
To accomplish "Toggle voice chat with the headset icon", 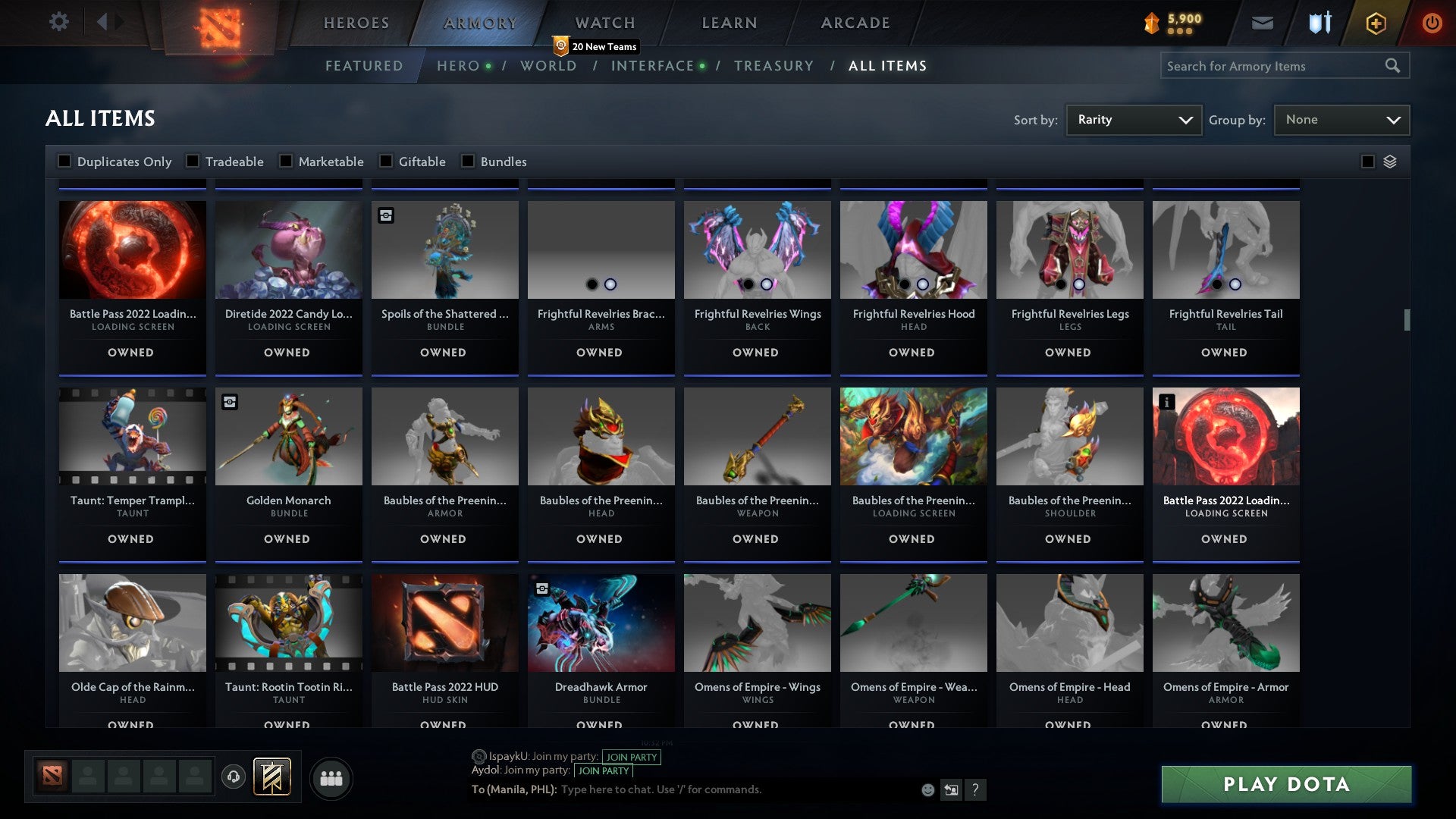I will (233, 777).
